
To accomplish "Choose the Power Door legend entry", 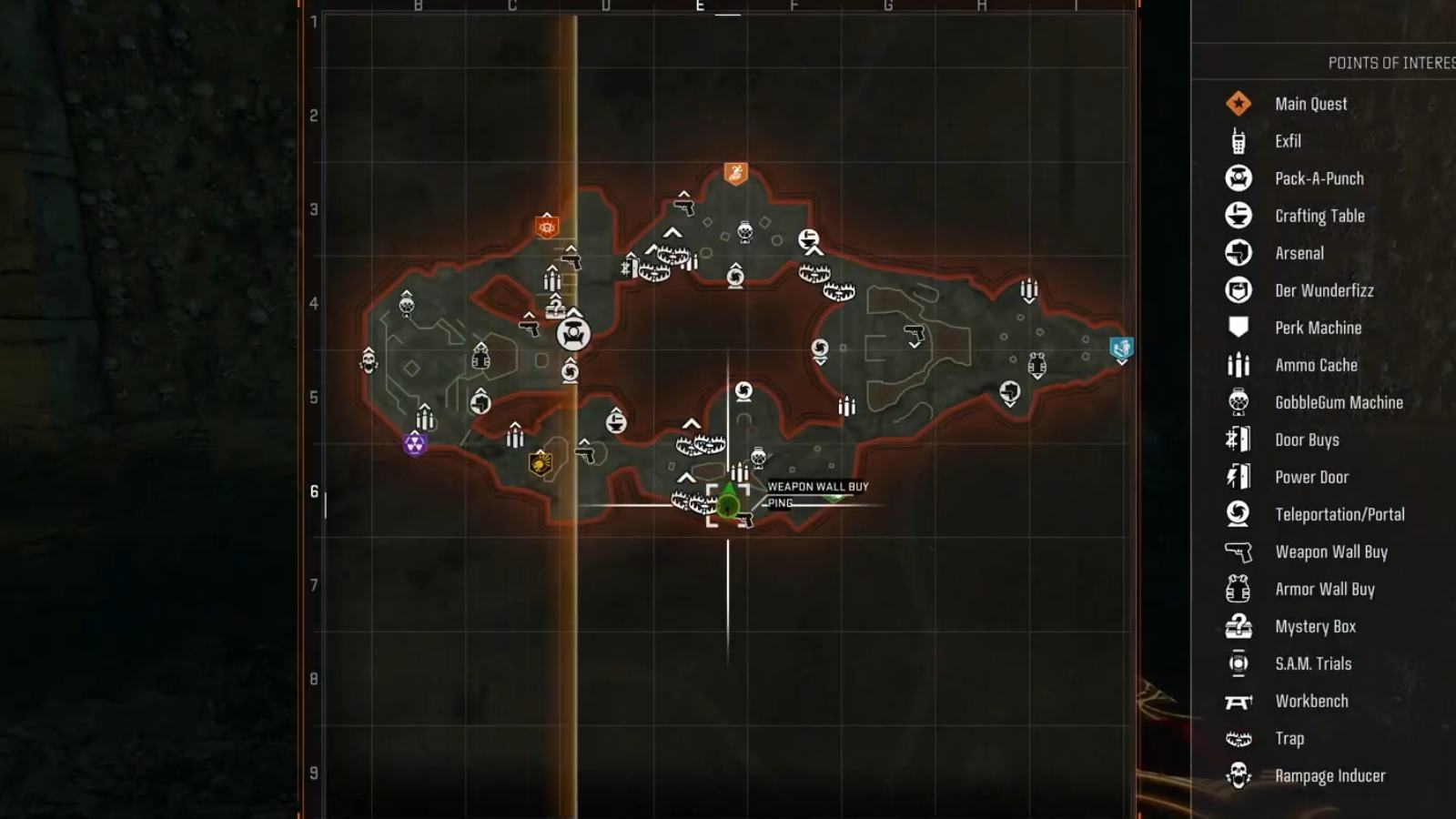I will pyautogui.click(x=1311, y=477).
